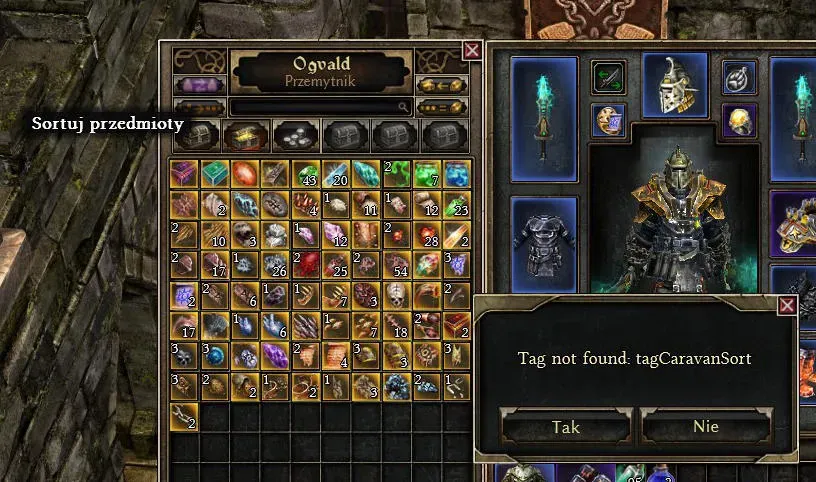Pick the chain links item stack
The width and height of the screenshot is (816, 482).
coord(185,416)
